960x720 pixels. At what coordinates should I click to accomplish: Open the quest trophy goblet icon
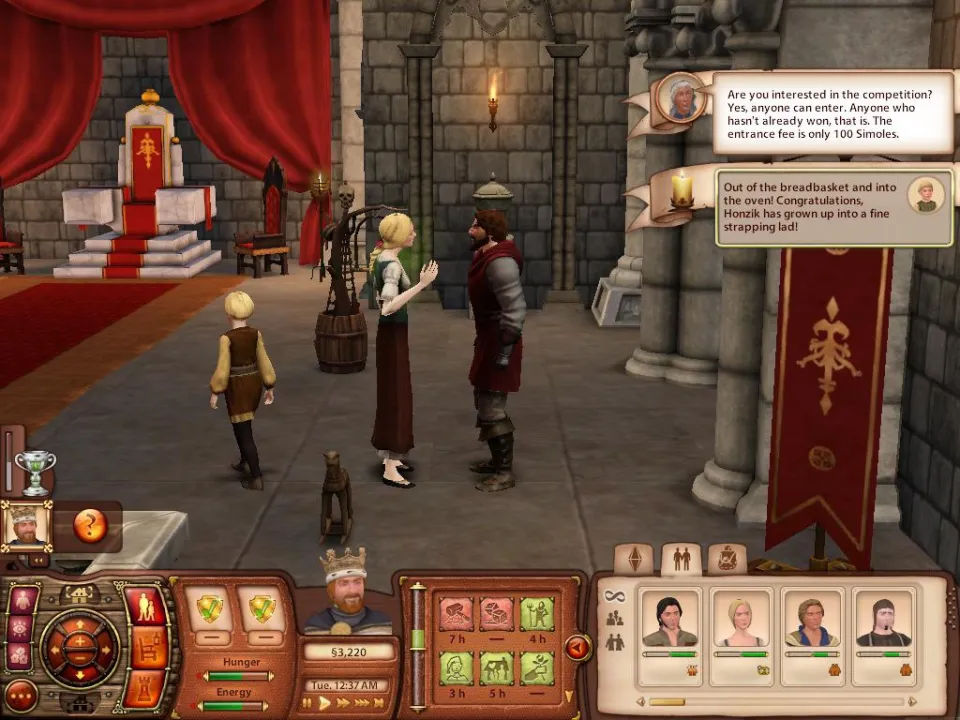(34, 472)
